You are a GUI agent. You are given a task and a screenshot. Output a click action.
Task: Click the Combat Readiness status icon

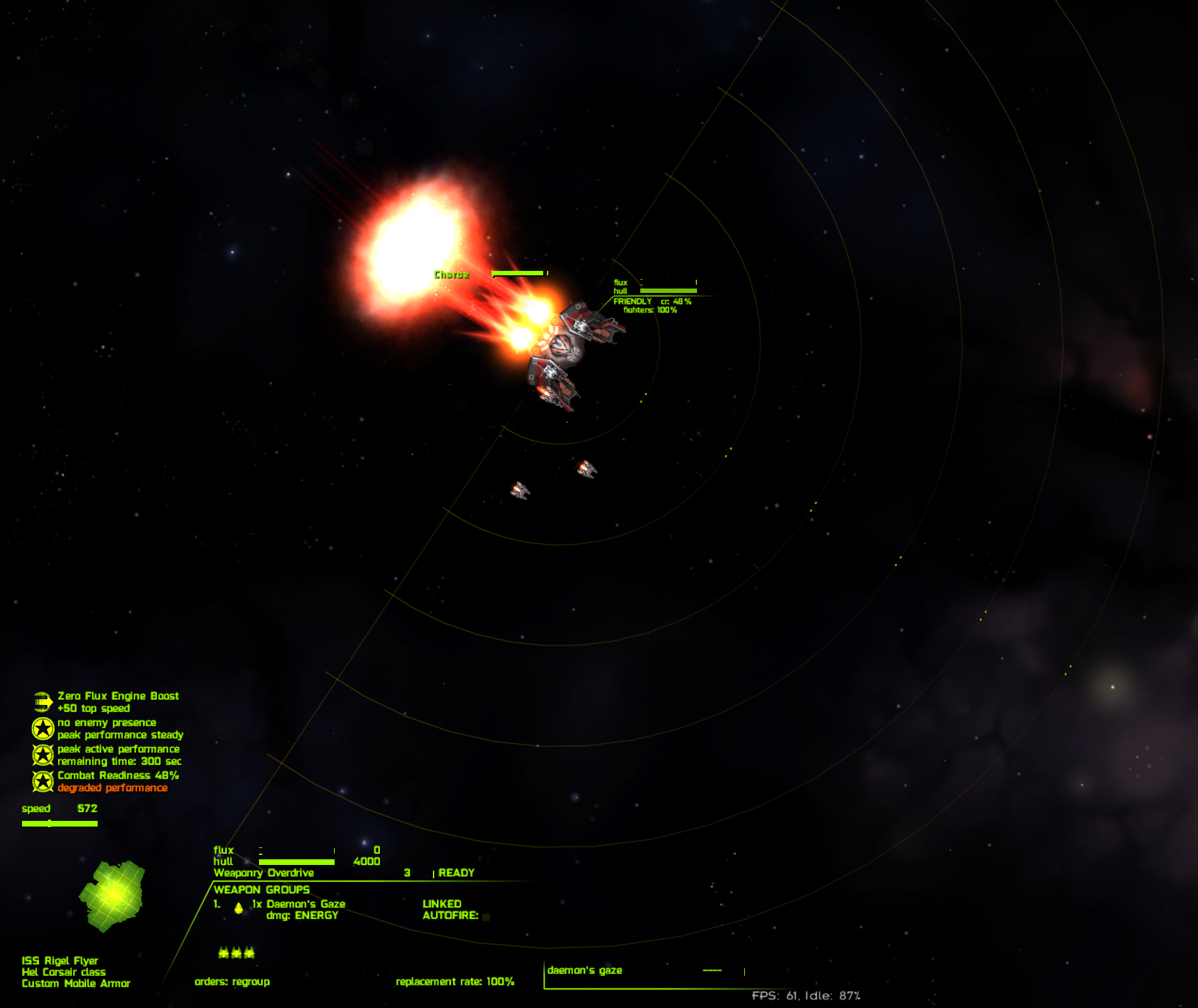[x=42, y=781]
